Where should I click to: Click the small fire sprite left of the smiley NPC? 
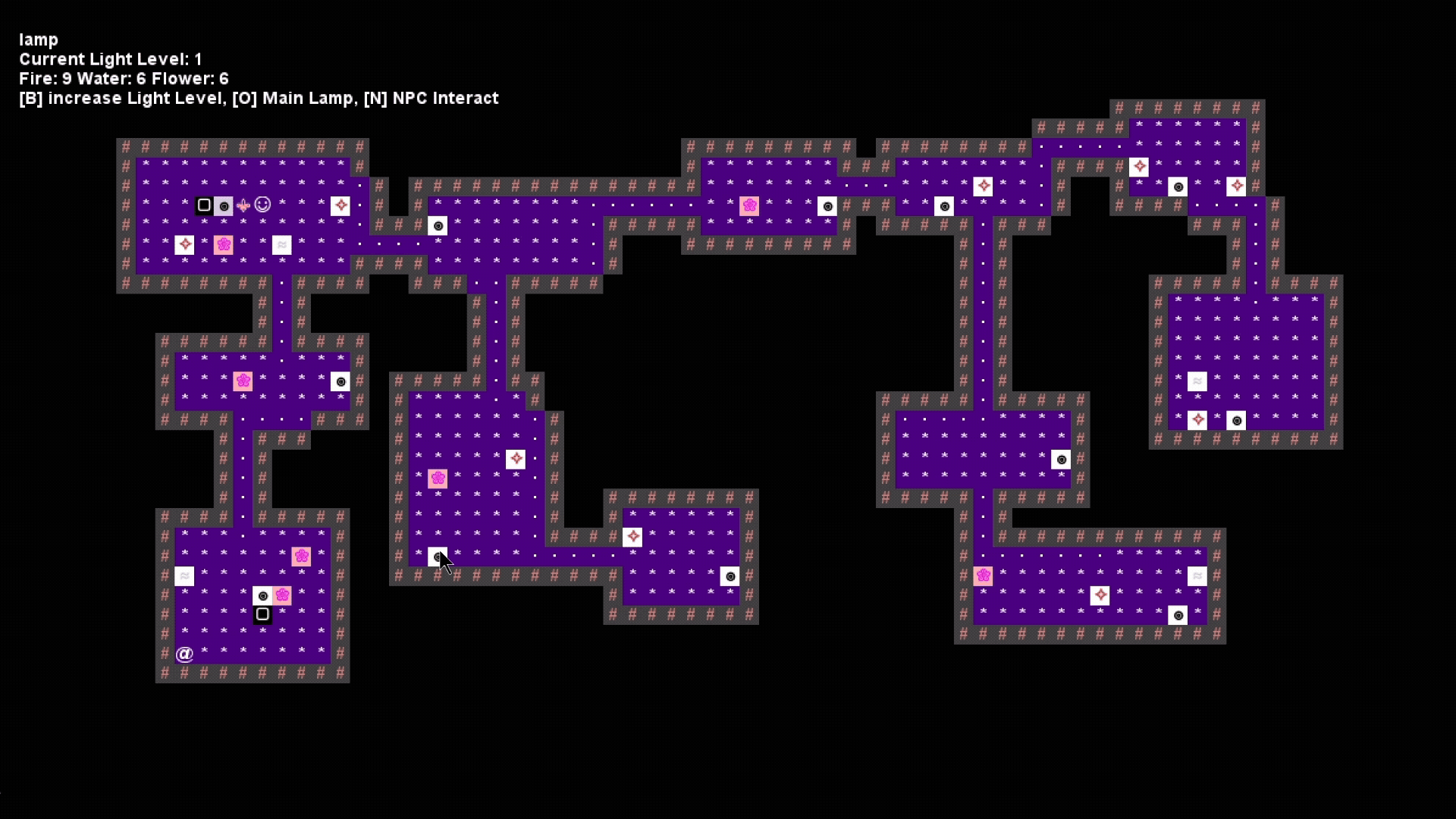pos(243,206)
